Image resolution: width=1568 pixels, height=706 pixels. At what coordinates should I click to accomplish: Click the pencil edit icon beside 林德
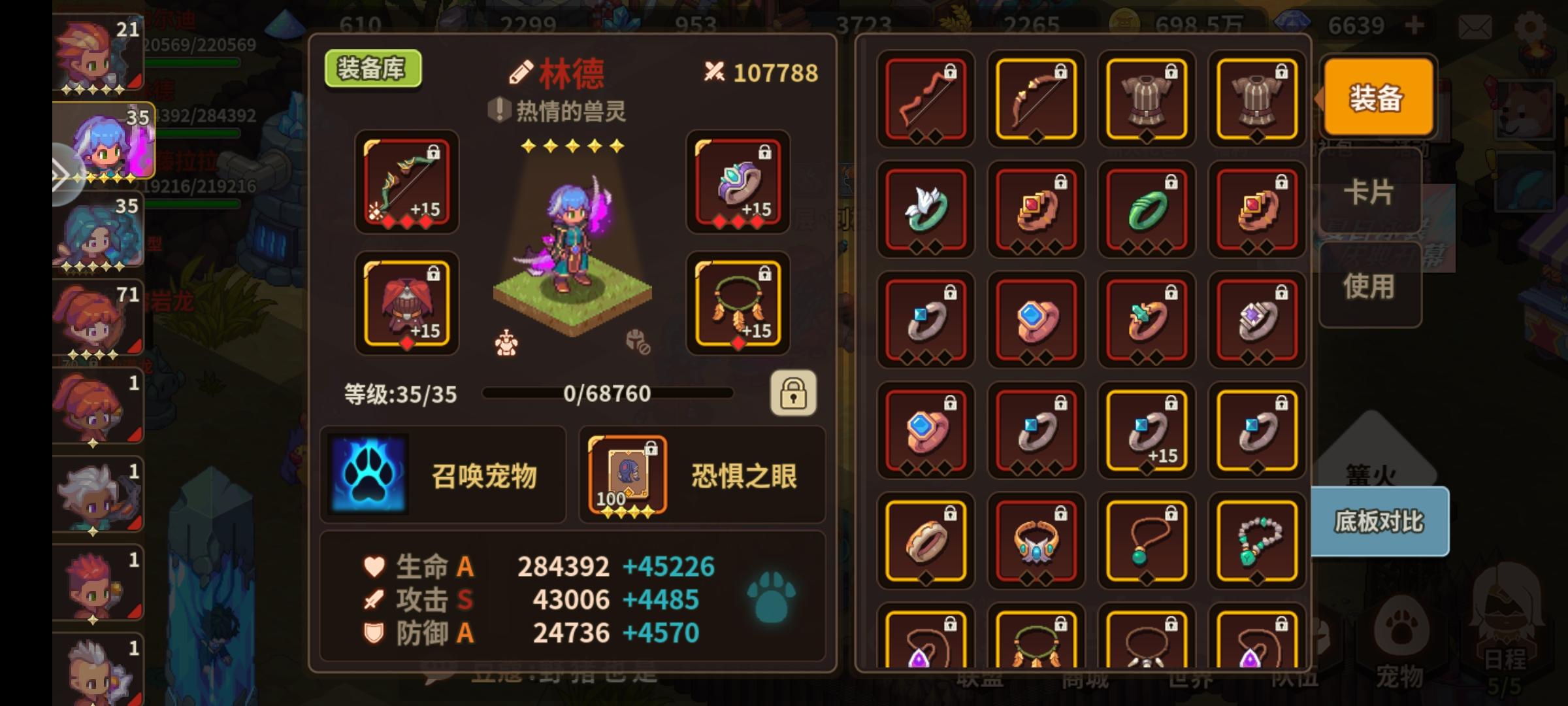pyautogui.click(x=521, y=73)
